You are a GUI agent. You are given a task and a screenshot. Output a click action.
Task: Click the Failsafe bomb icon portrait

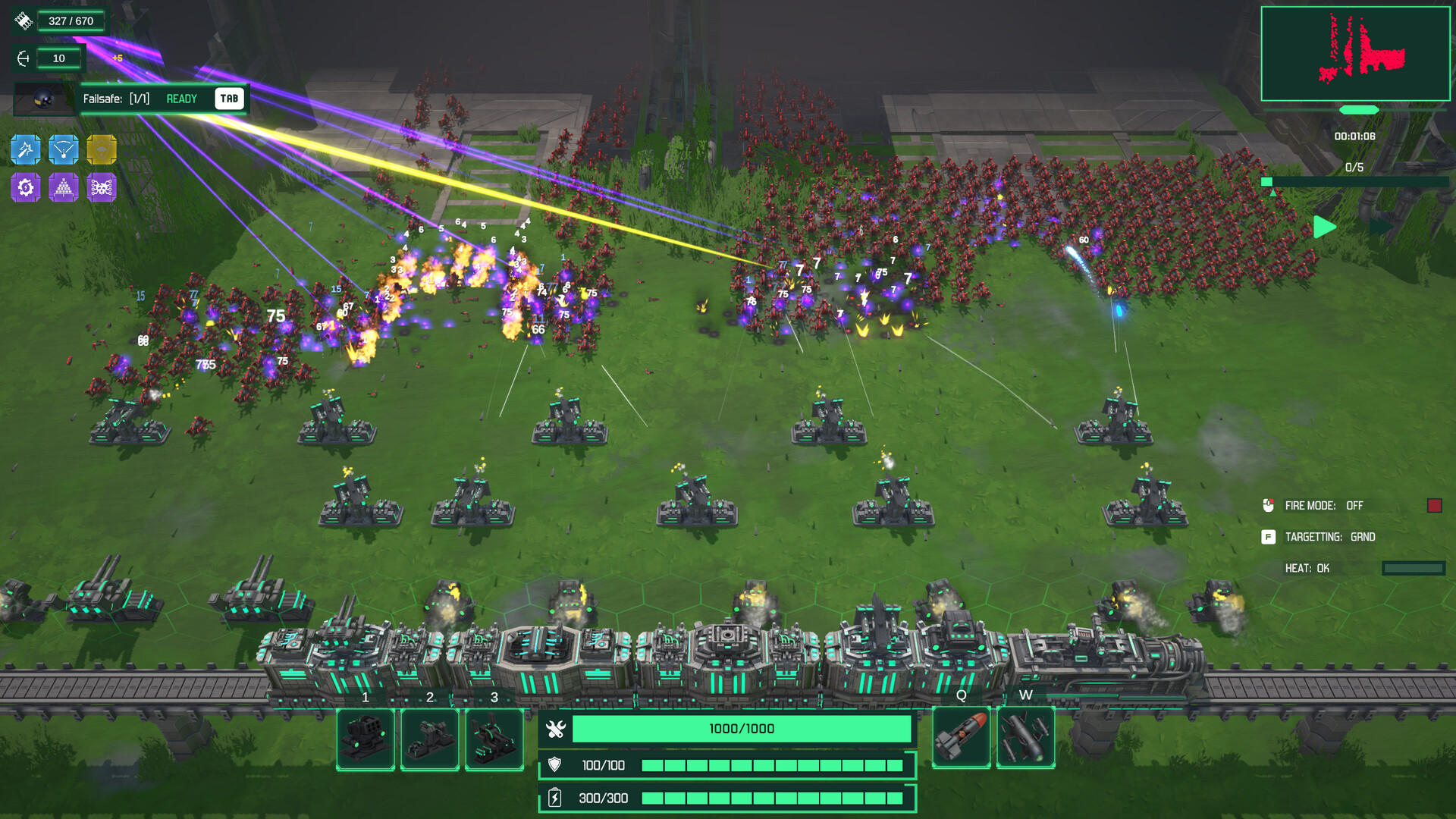point(42,99)
